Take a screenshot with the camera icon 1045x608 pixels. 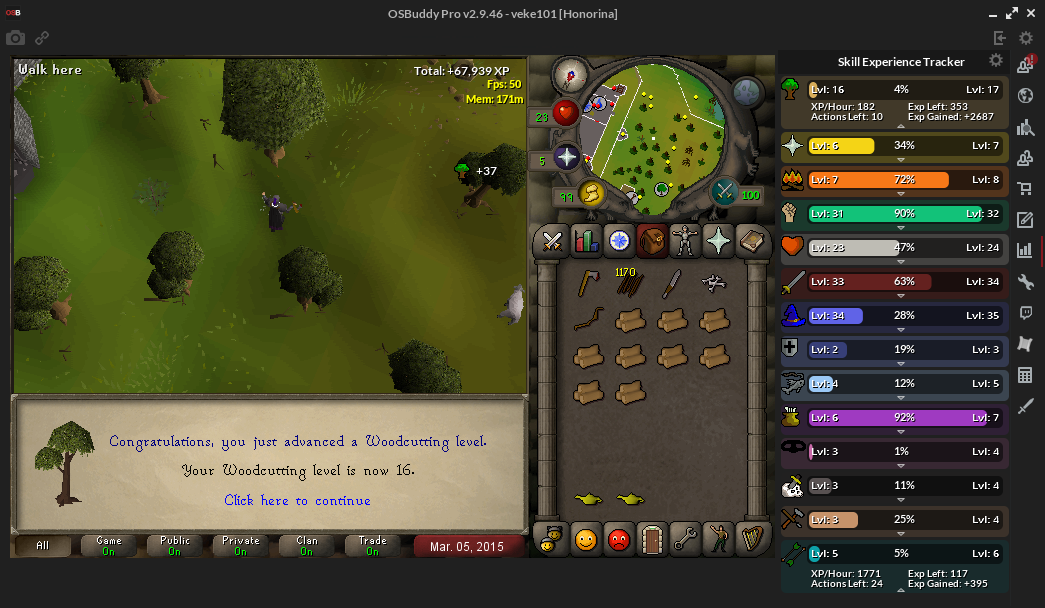(15, 38)
